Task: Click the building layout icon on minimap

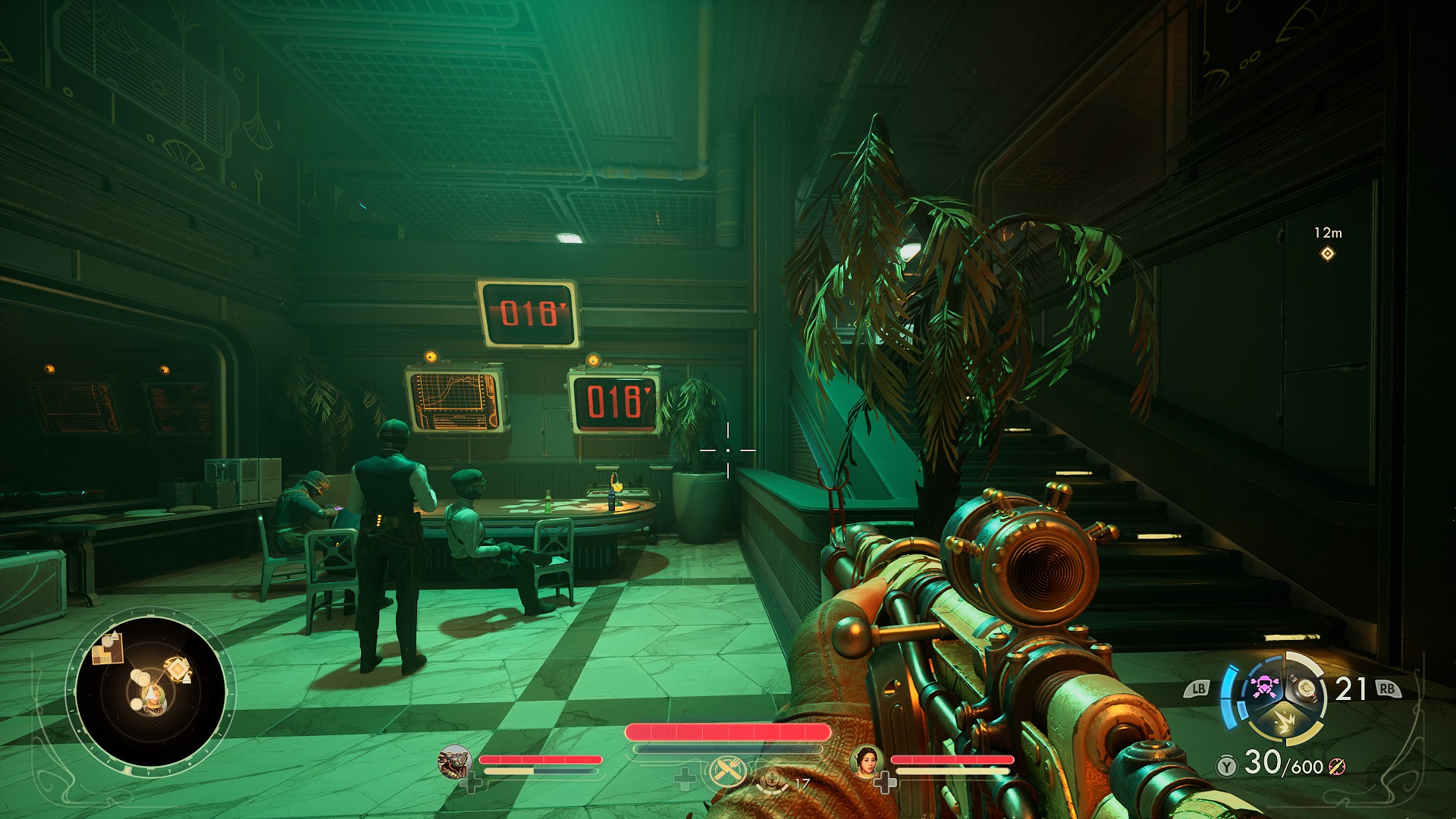Action: click(x=107, y=648)
